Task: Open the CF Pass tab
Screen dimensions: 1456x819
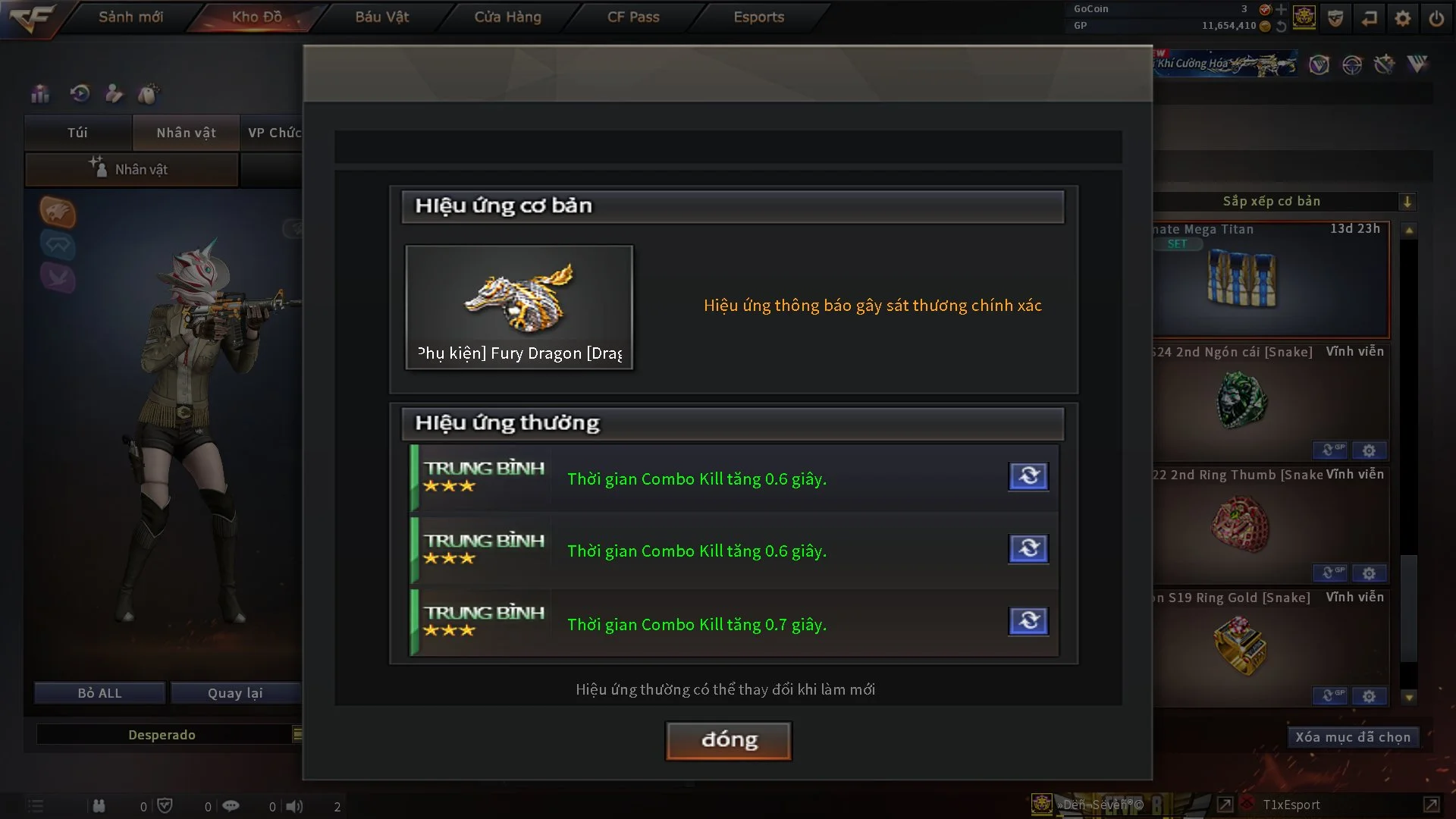Action: 633,17
